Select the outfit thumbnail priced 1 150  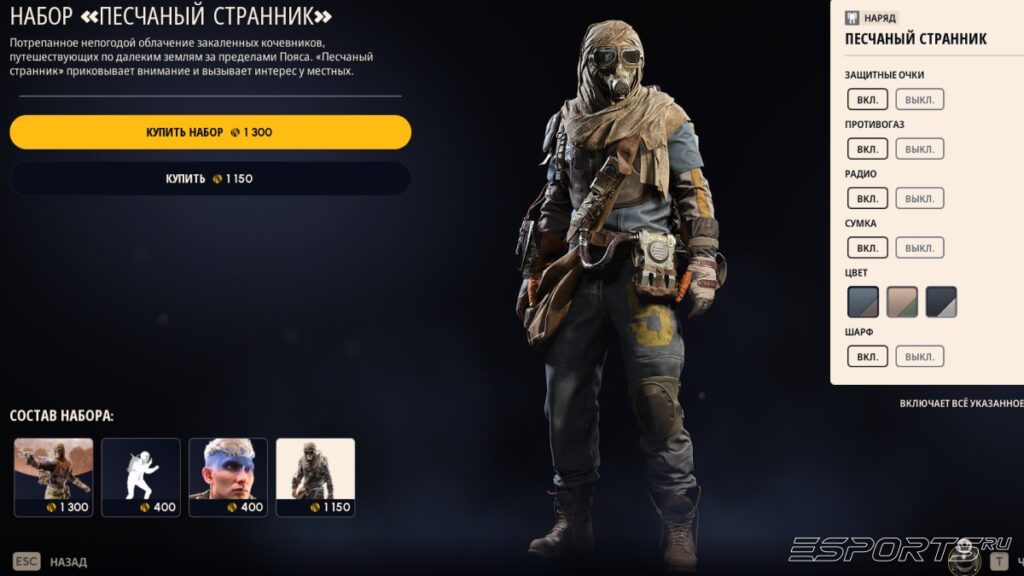315,477
